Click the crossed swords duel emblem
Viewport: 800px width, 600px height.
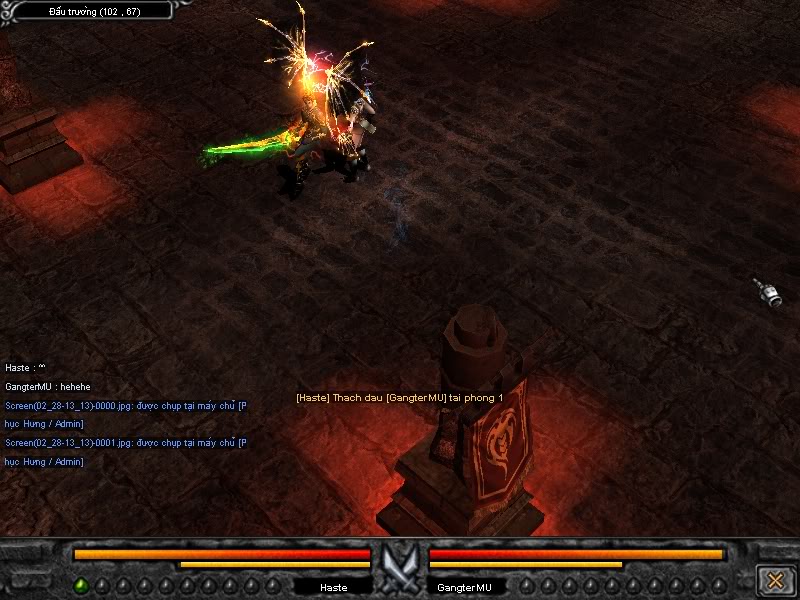click(400, 566)
